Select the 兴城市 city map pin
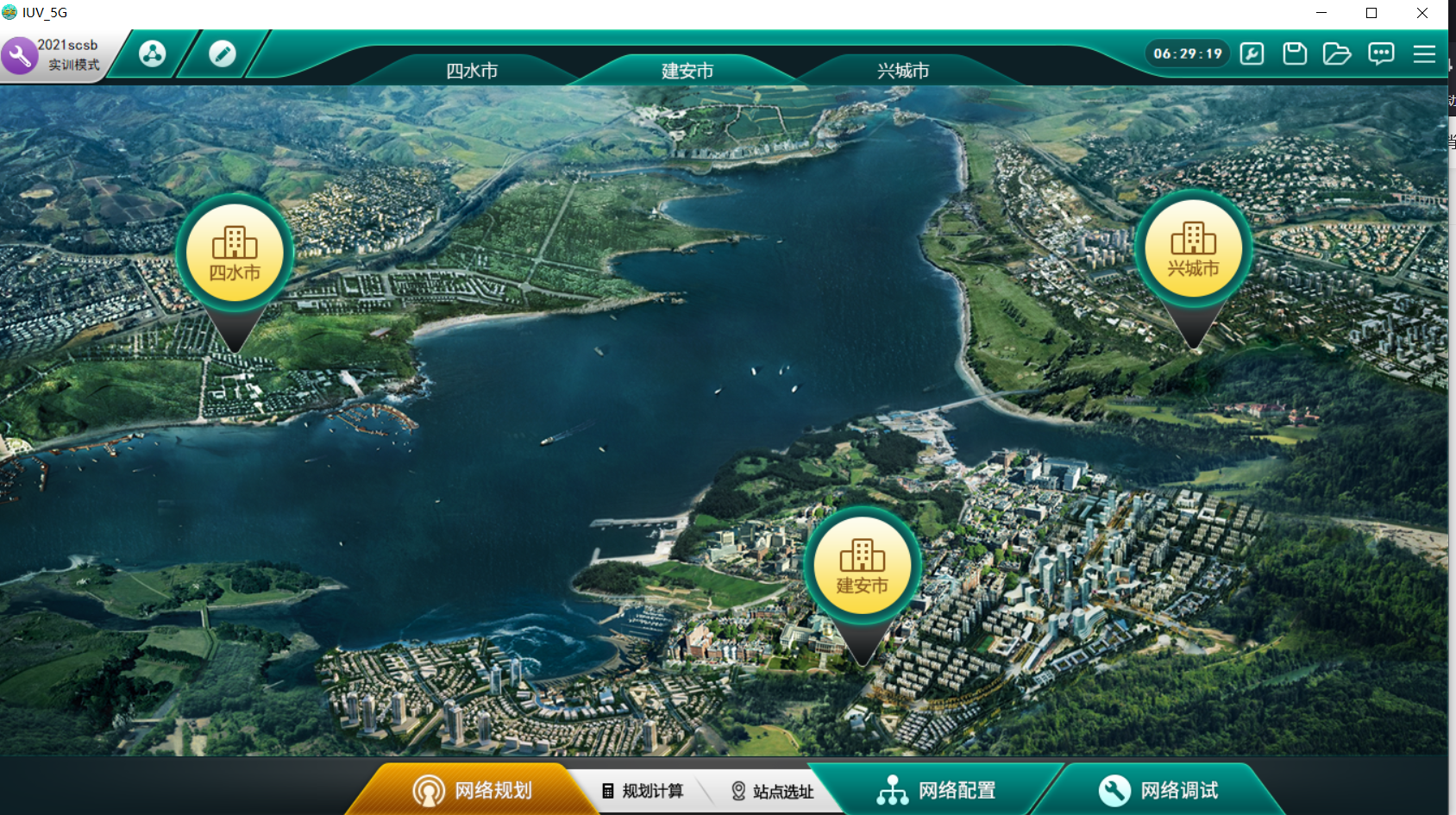This screenshot has height=815, width=1456. point(1193,248)
